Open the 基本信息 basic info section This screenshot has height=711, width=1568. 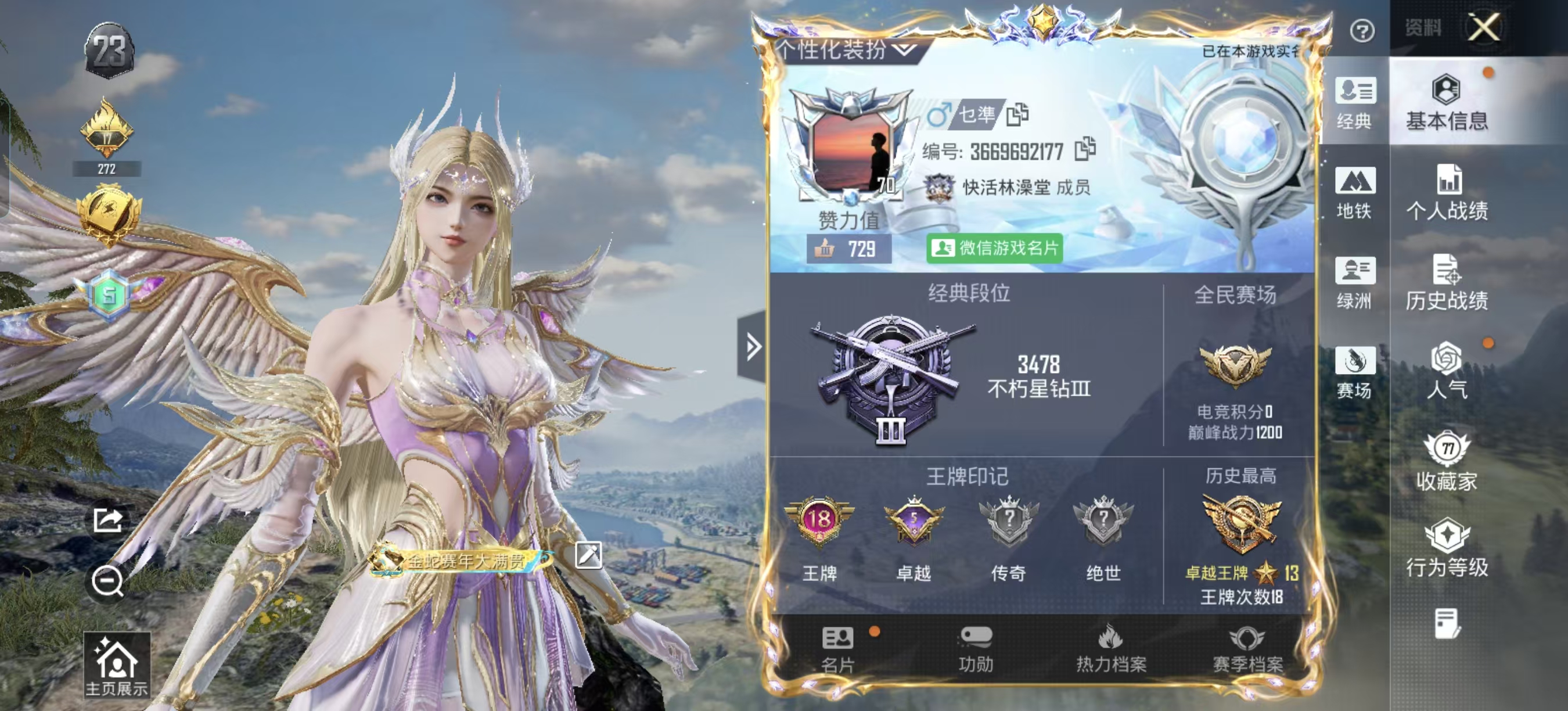tap(1447, 102)
